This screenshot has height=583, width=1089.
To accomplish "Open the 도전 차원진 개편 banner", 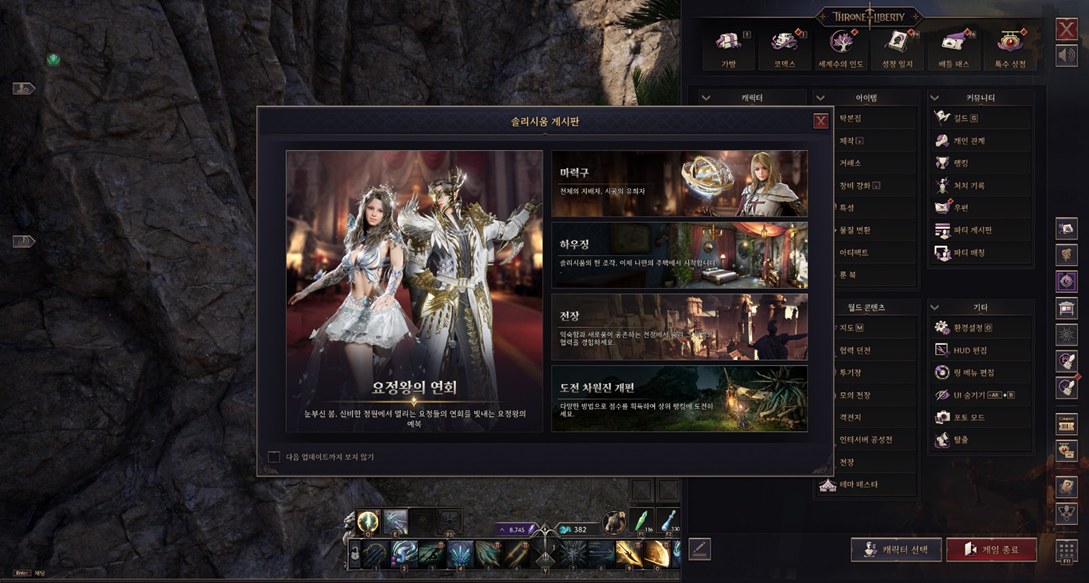I will pos(679,398).
